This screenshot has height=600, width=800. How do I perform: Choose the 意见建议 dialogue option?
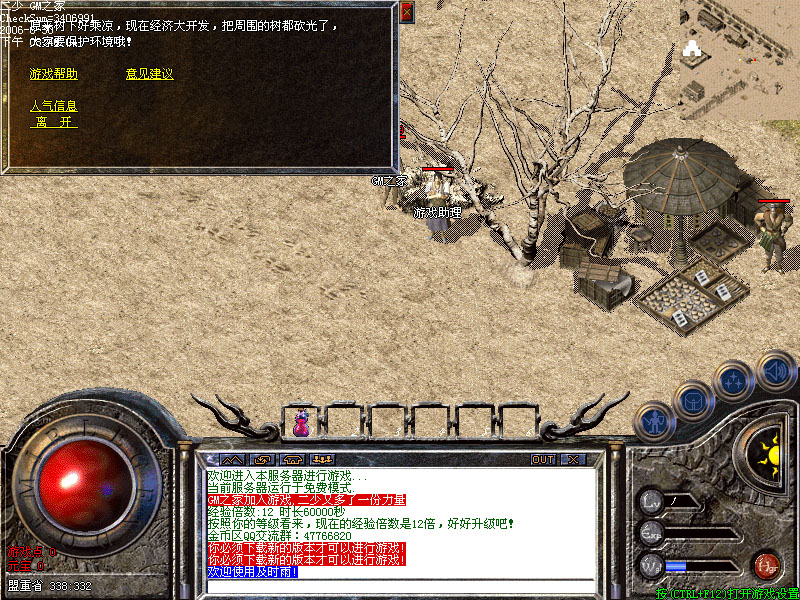pyautogui.click(x=150, y=74)
